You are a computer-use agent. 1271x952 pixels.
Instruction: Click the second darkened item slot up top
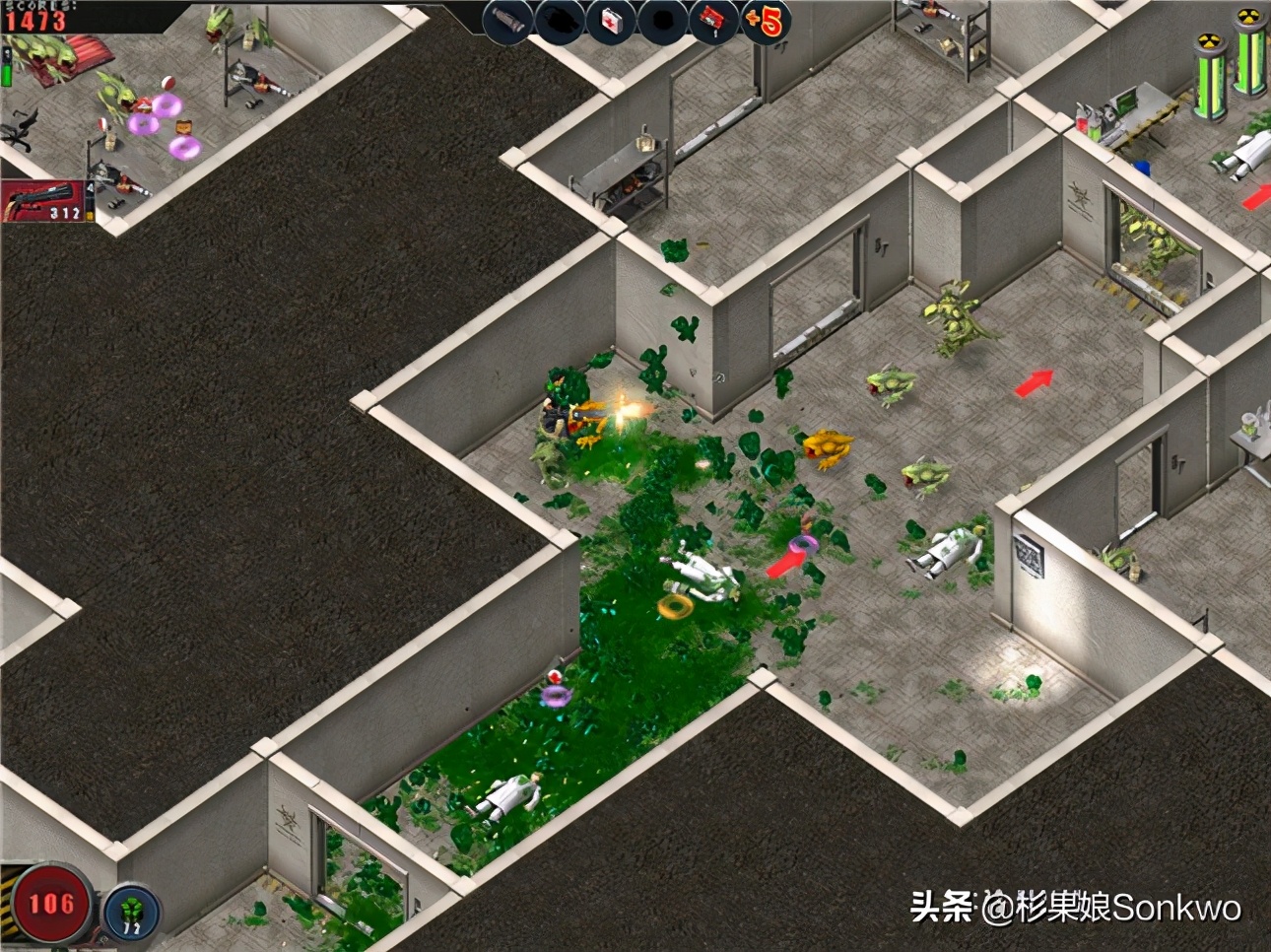tap(558, 22)
